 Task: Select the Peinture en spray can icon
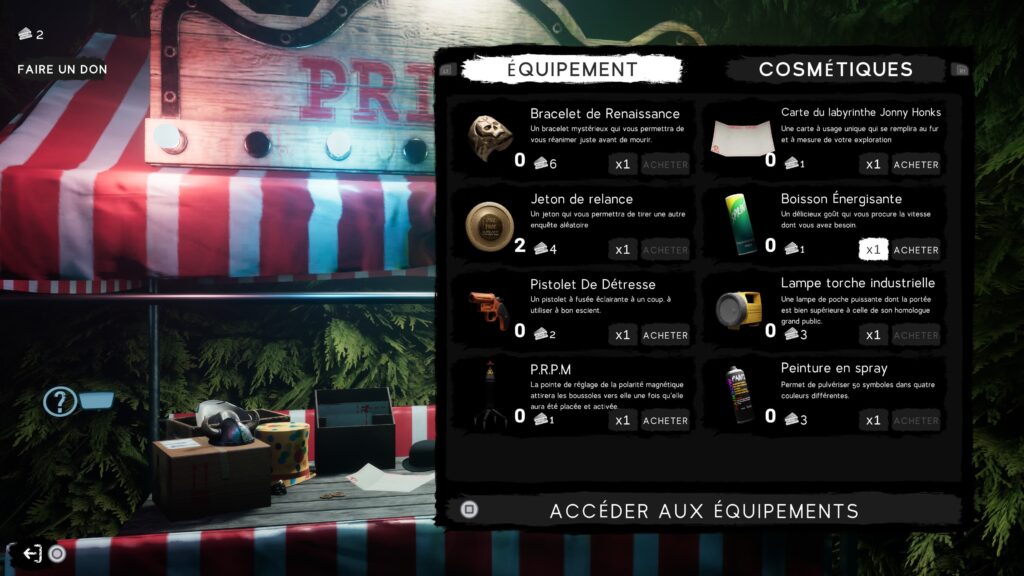coord(739,394)
